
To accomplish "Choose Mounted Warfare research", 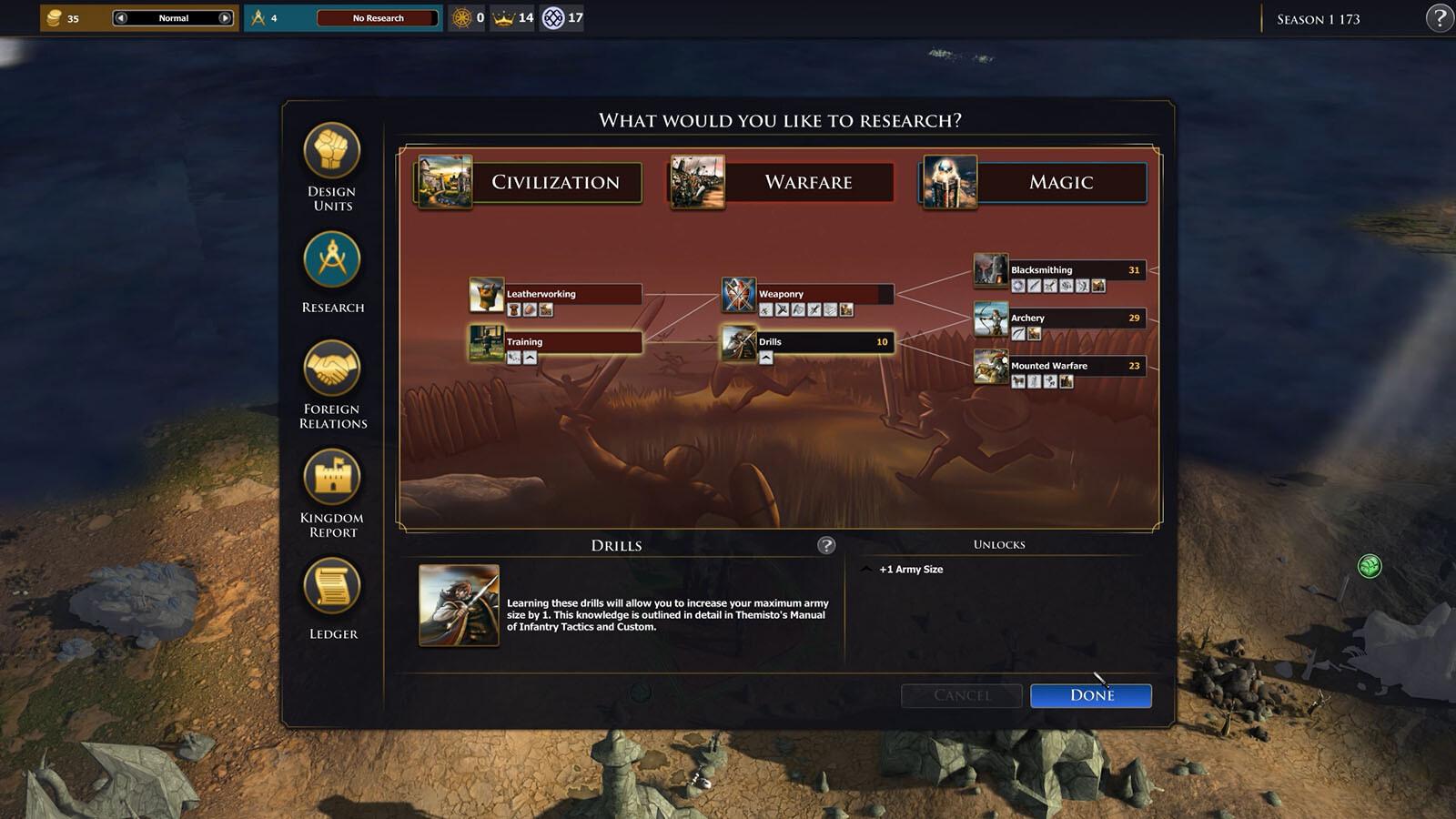I will [1076, 366].
